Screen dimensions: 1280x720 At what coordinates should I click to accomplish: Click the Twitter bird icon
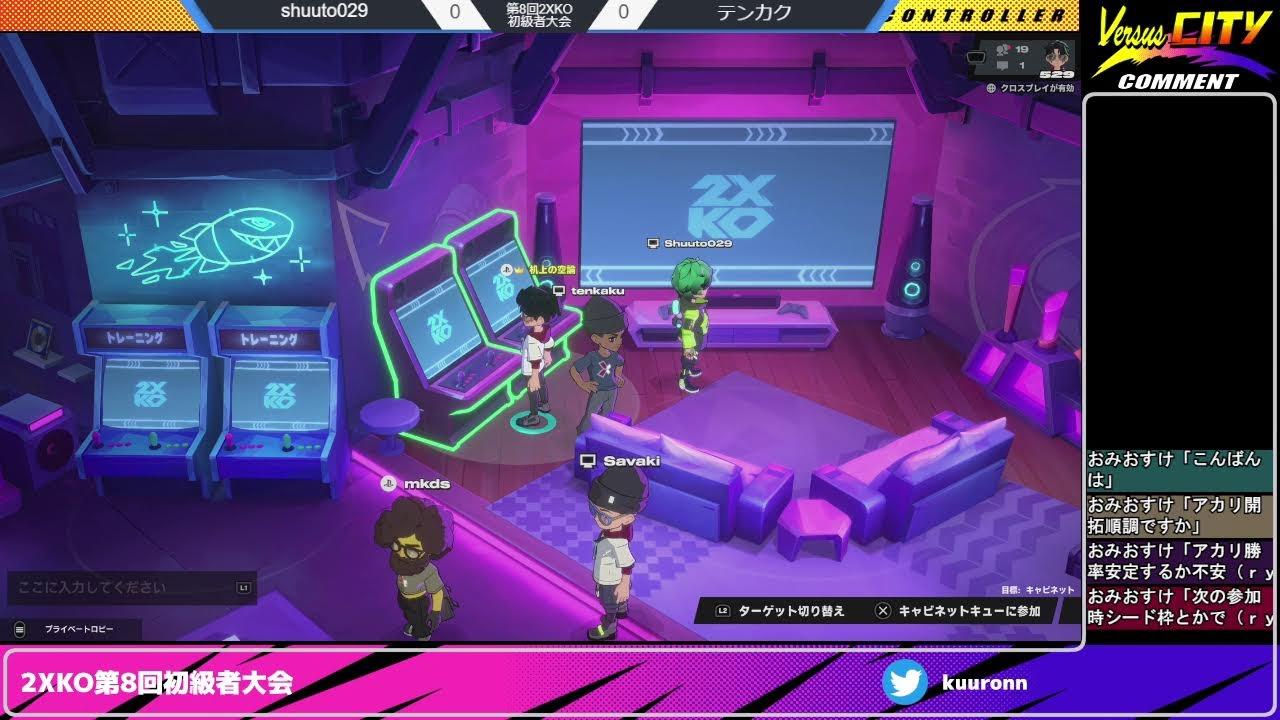pyautogui.click(x=906, y=683)
